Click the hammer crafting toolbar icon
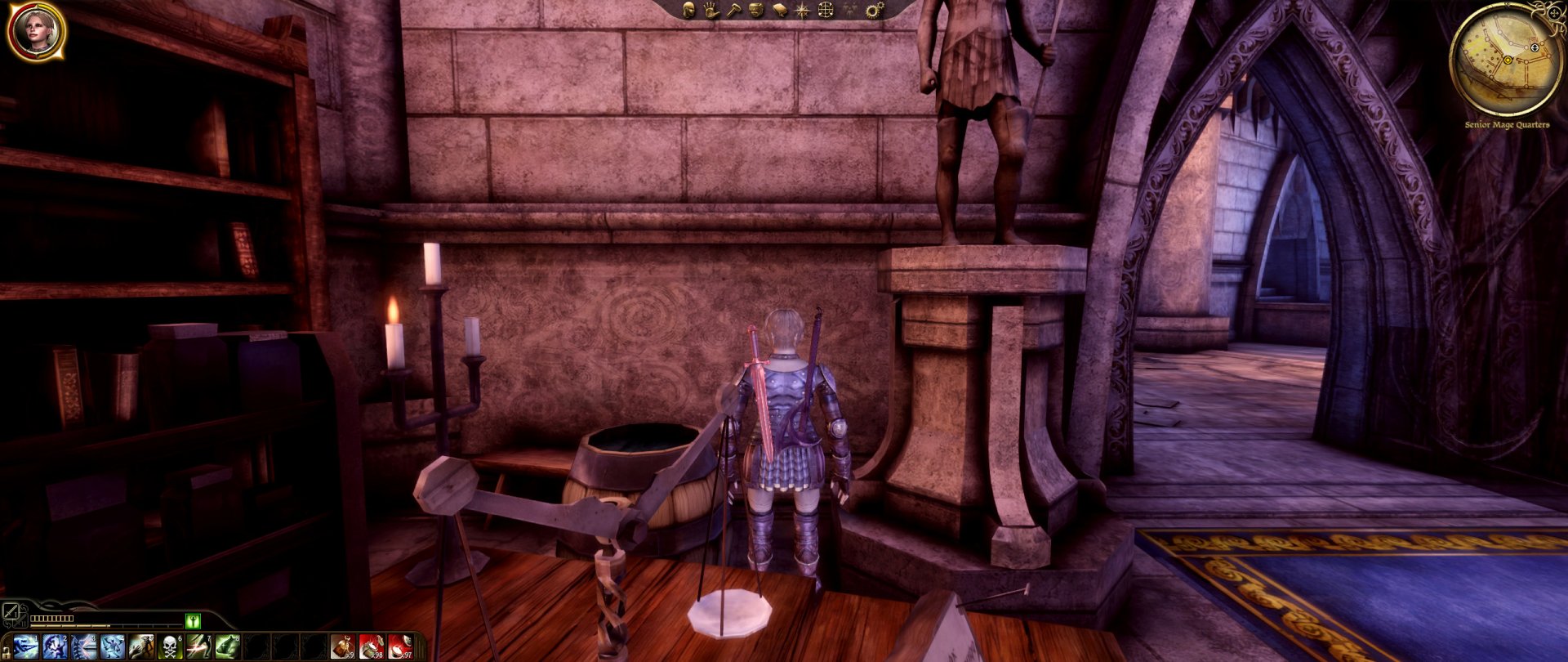Viewport: 1568px width, 662px height. (x=734, y=10)
